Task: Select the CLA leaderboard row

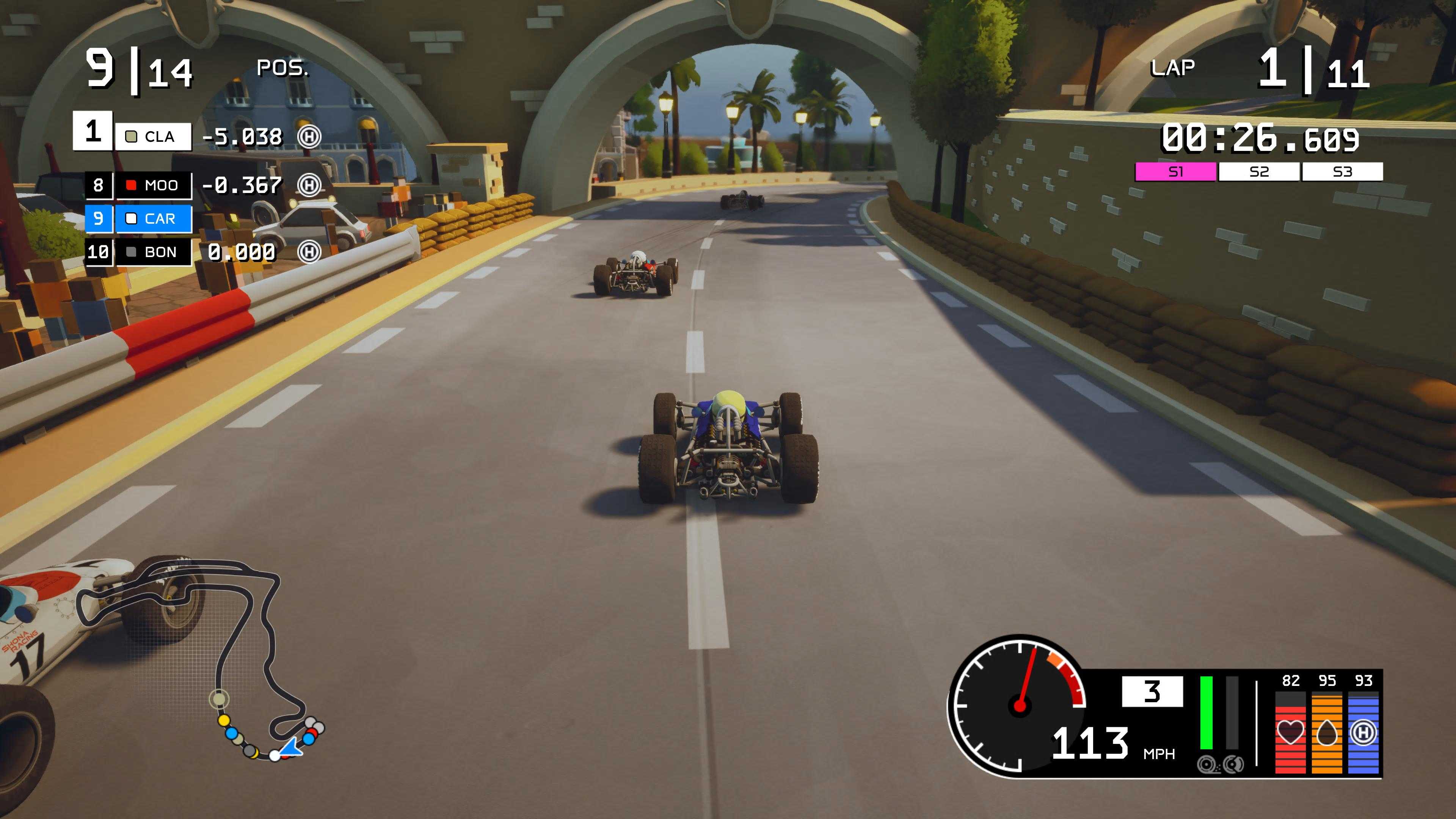Action: tap(152, 137)
